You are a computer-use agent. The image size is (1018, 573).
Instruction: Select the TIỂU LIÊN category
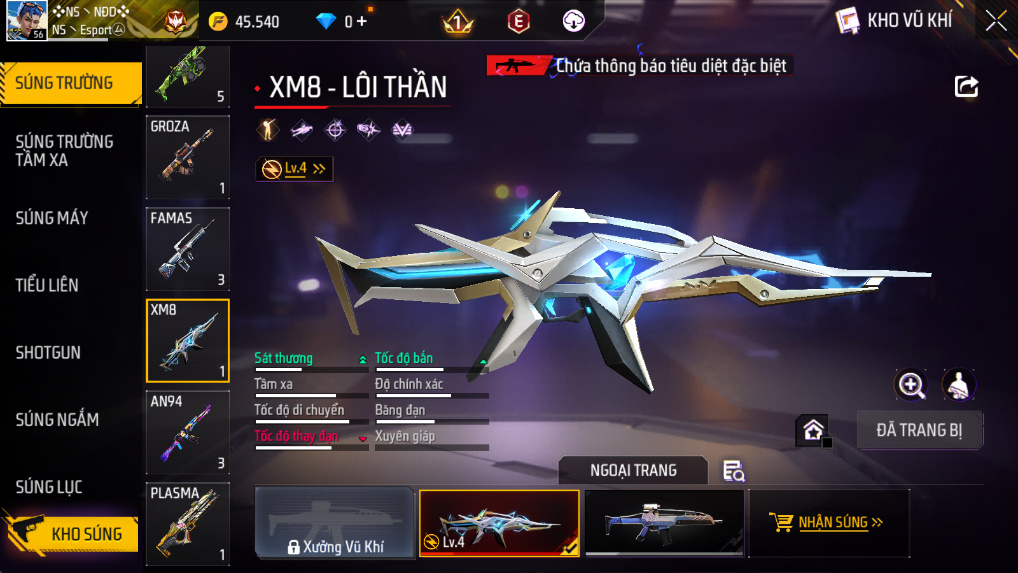click(x=47, y=285)
